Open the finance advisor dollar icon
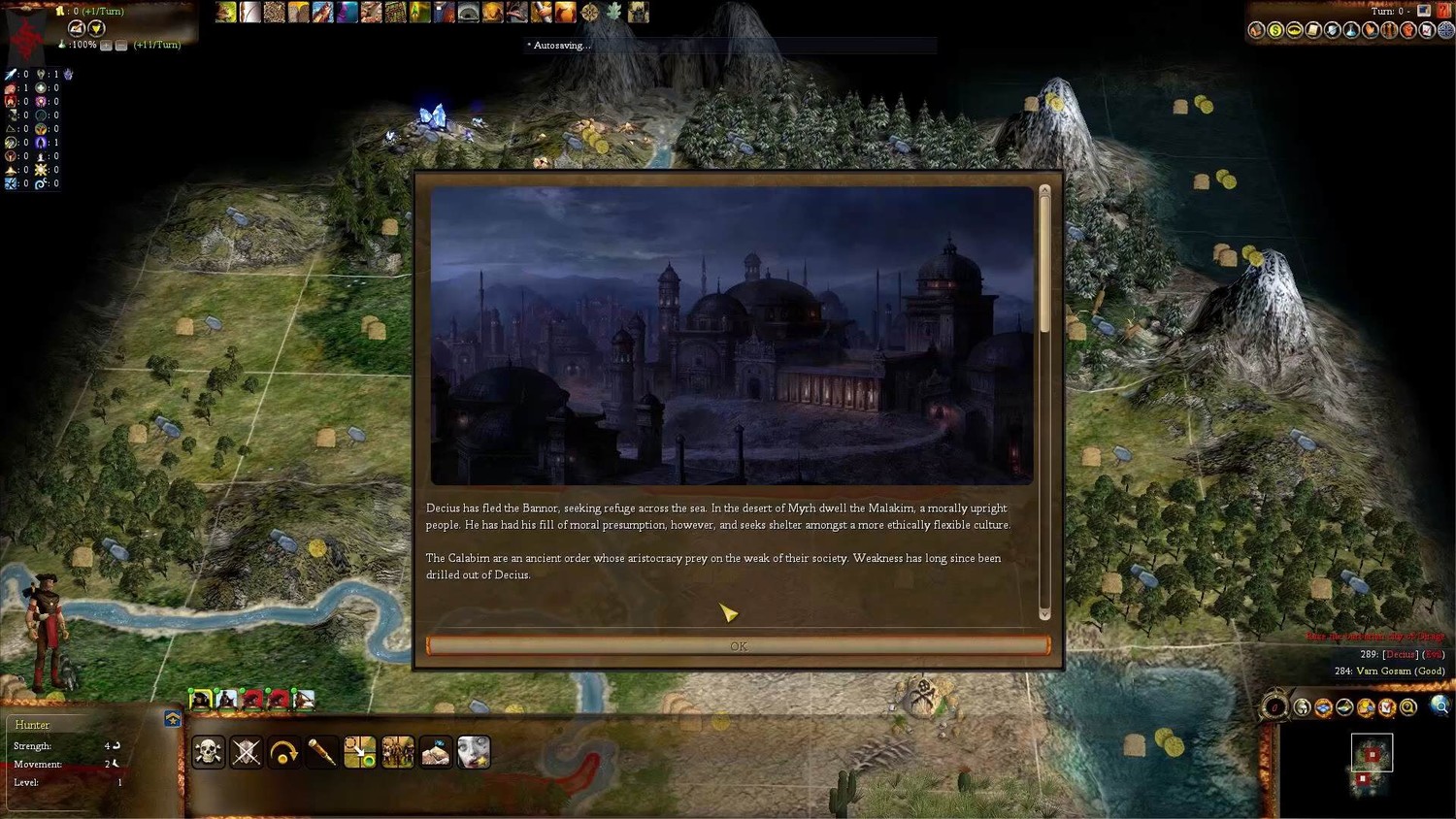 [1275, 30]
